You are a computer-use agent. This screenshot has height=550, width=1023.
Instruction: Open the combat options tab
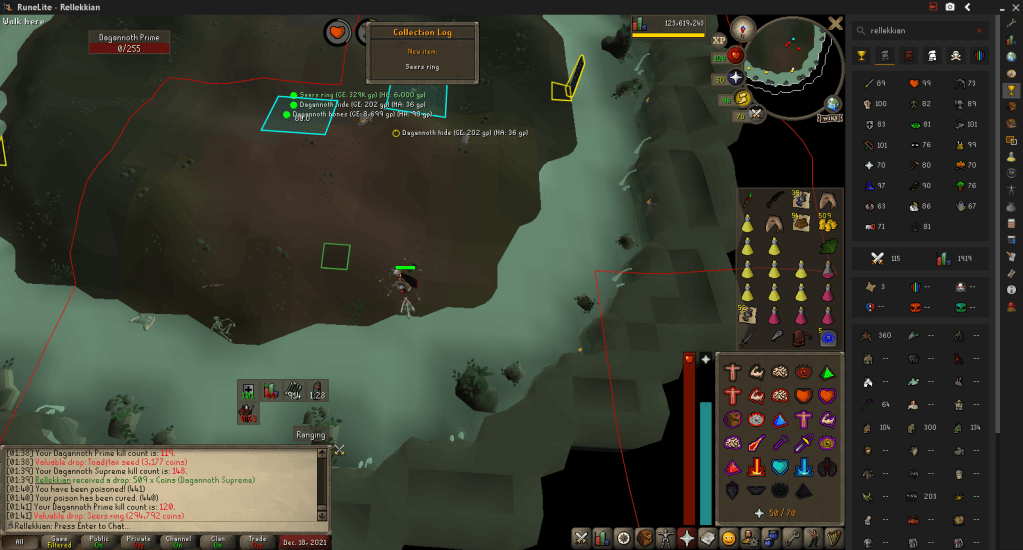click(x=581, y=538)
